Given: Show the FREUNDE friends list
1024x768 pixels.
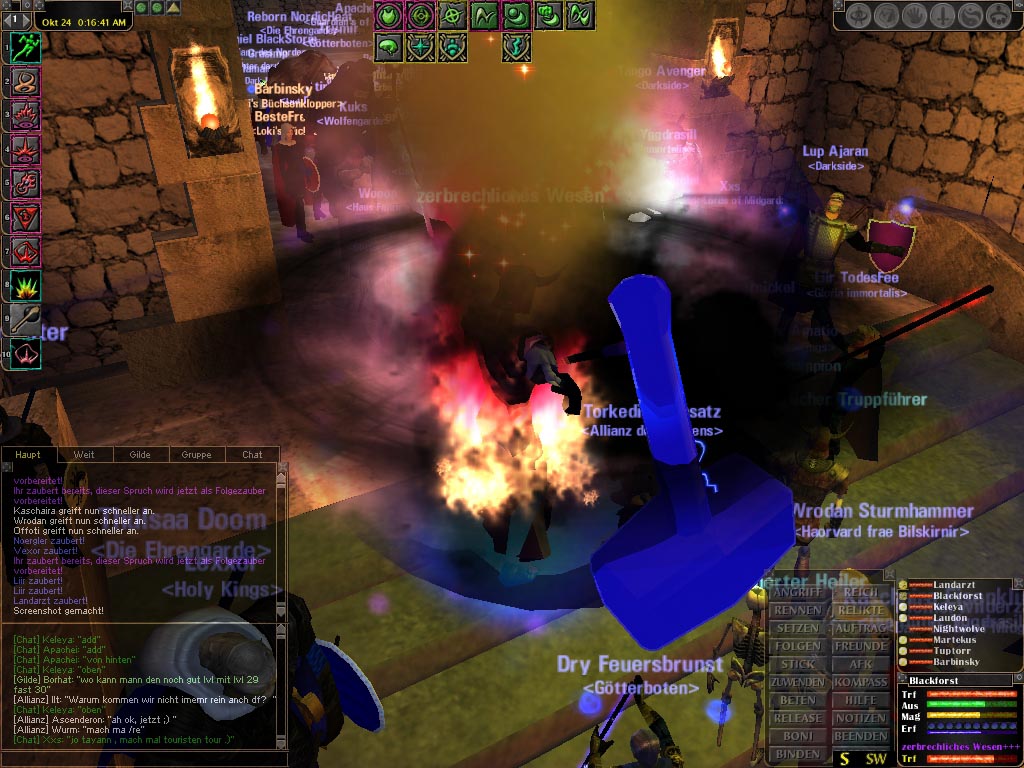Looking at the screenshot, I should click(860, 646).
